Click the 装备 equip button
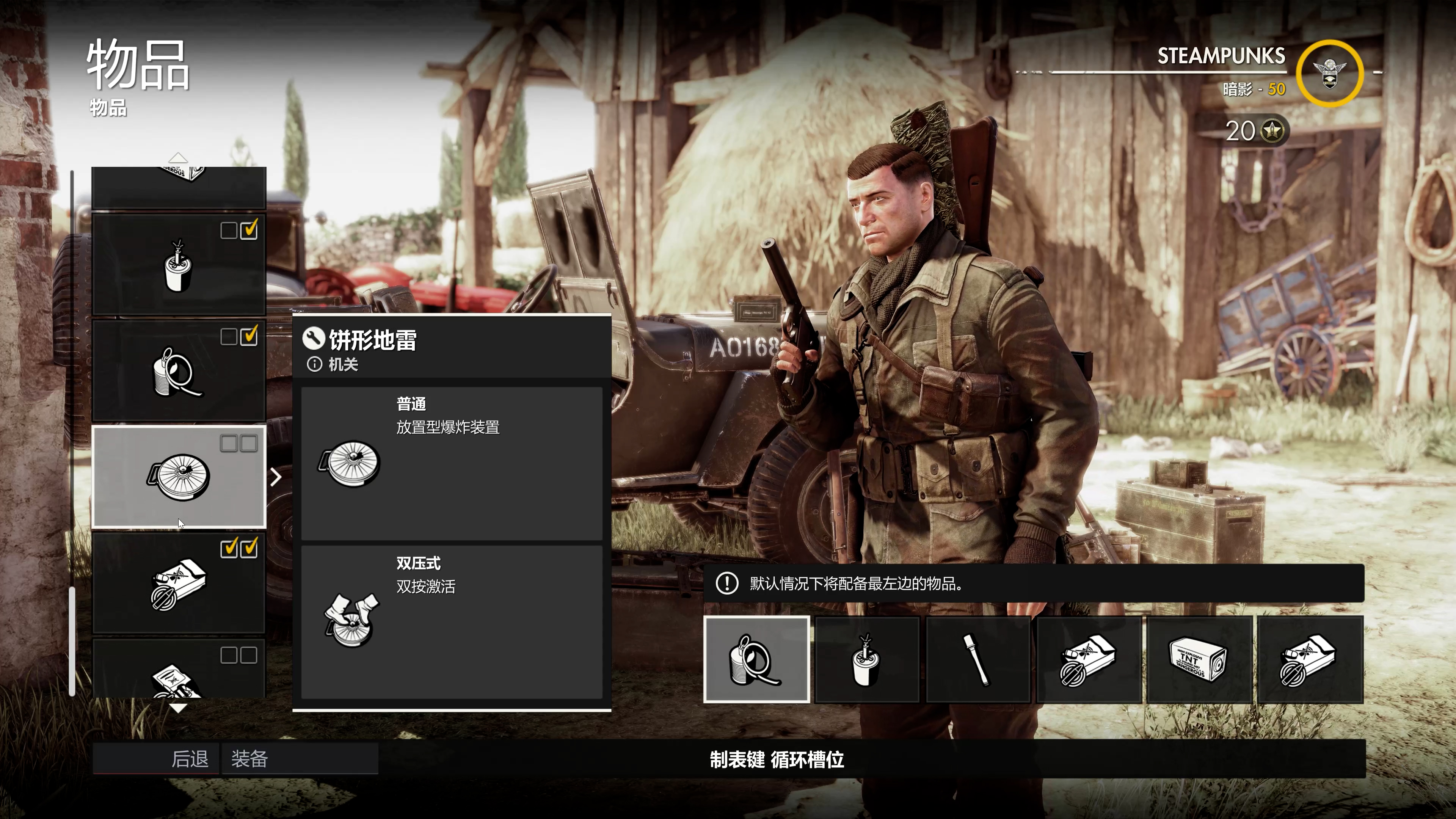1456x819 pixels. click(x=300, y=758)
